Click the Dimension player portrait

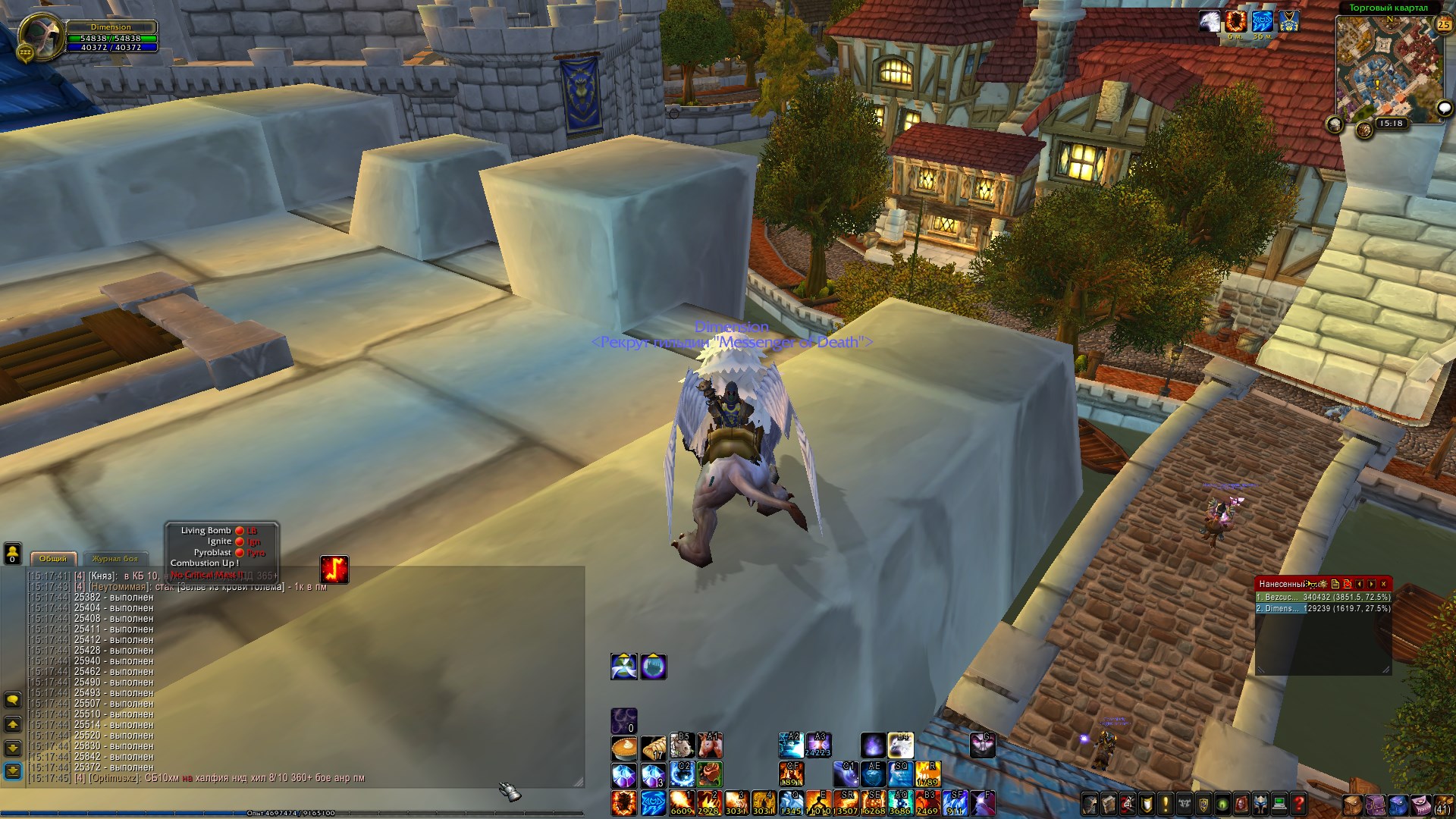tap(41, 36)
